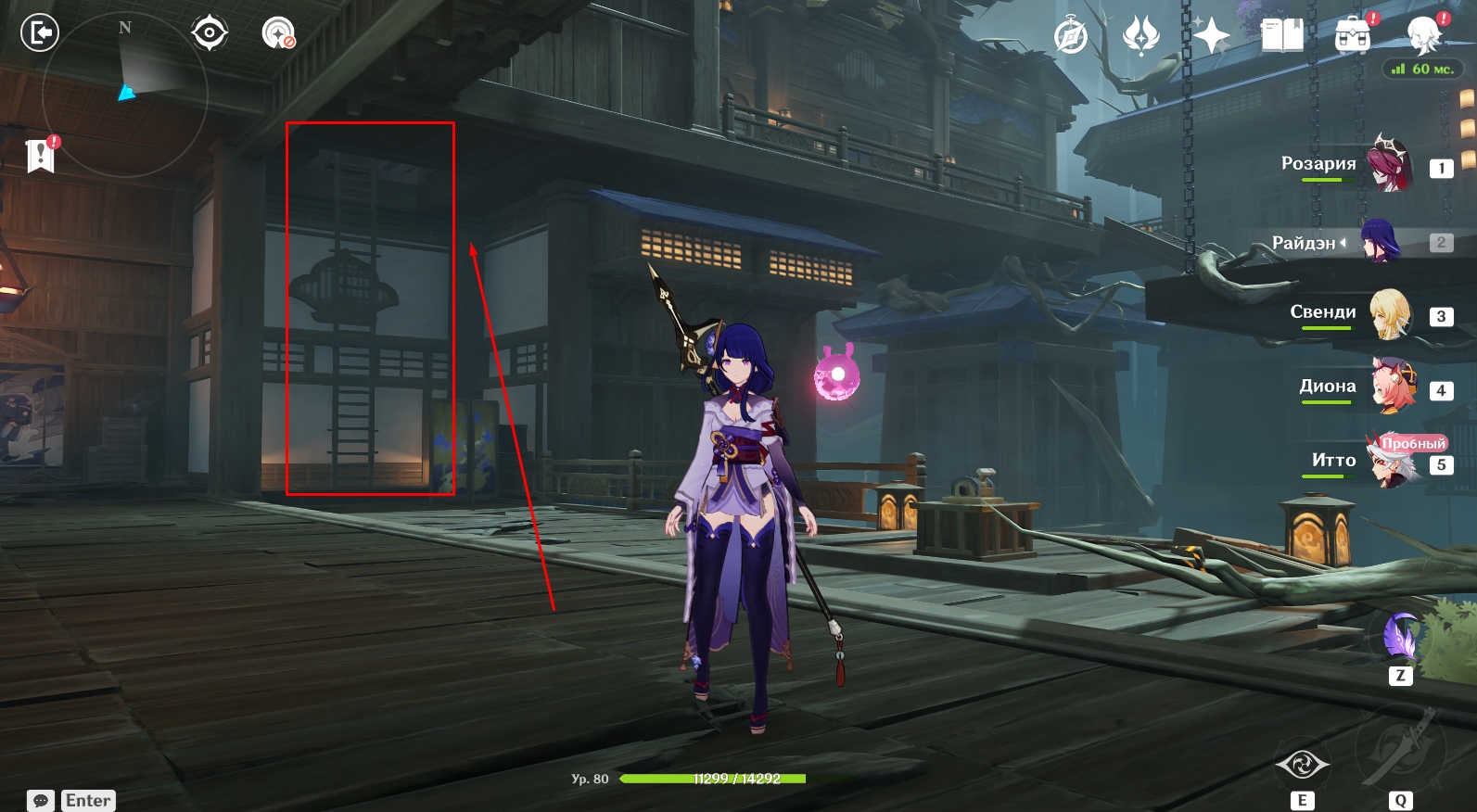Use the purple feather gadget
The image size is (1477, 812).
[1400, 638]
